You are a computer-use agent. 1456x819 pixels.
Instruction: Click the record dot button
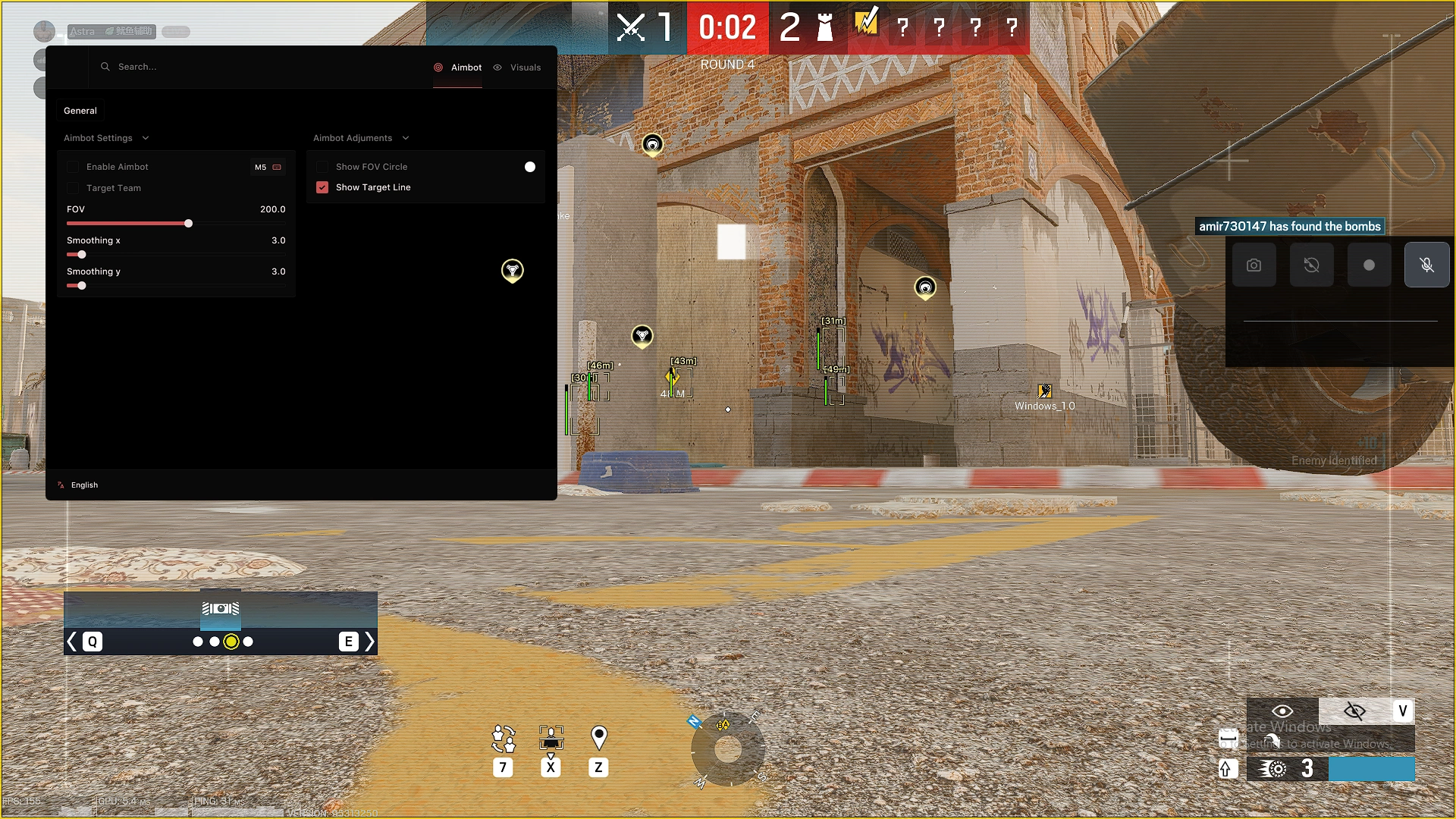(1369, 265)
